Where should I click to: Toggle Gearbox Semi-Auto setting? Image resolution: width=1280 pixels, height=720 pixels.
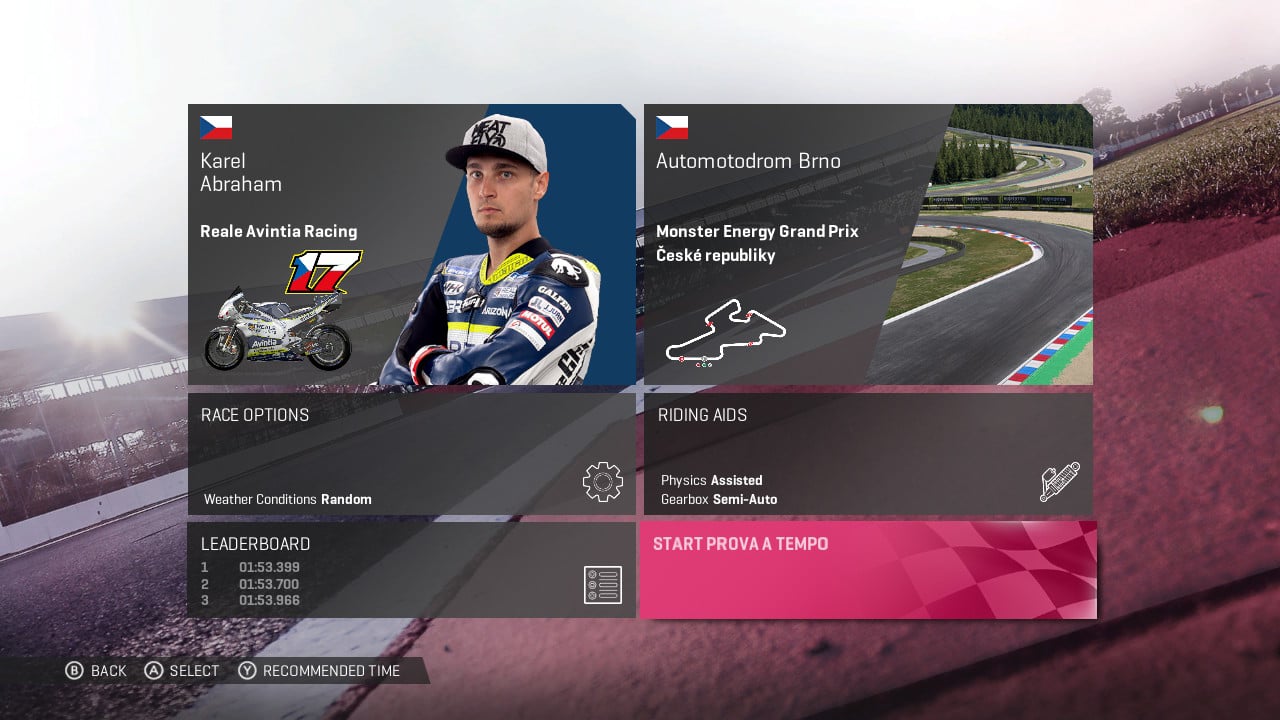click(x=716, y=499)
